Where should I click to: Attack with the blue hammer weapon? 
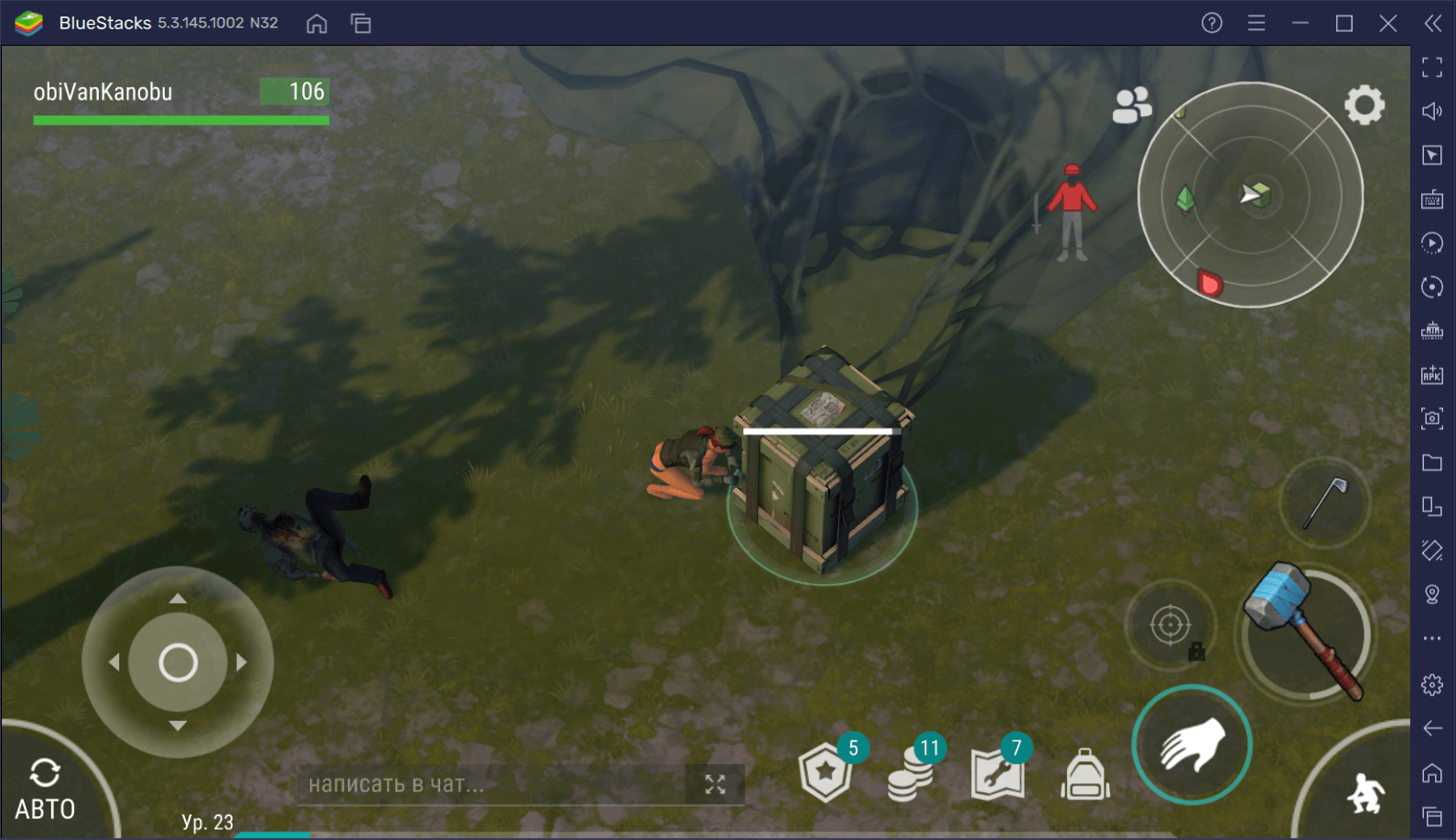pyautogui.click(x=1306, y=633)
